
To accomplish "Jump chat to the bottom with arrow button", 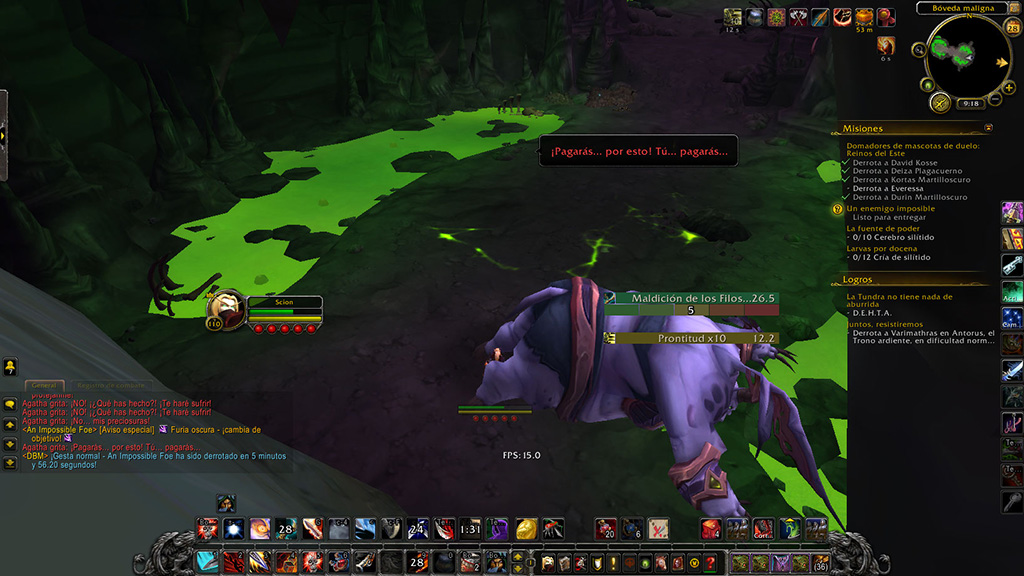I will [x=9, y=464].
